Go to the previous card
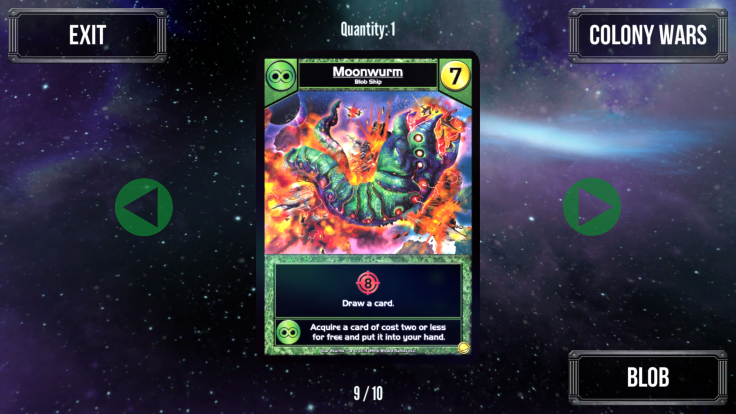This screenshot has width=736, height=414. point(143,207)
